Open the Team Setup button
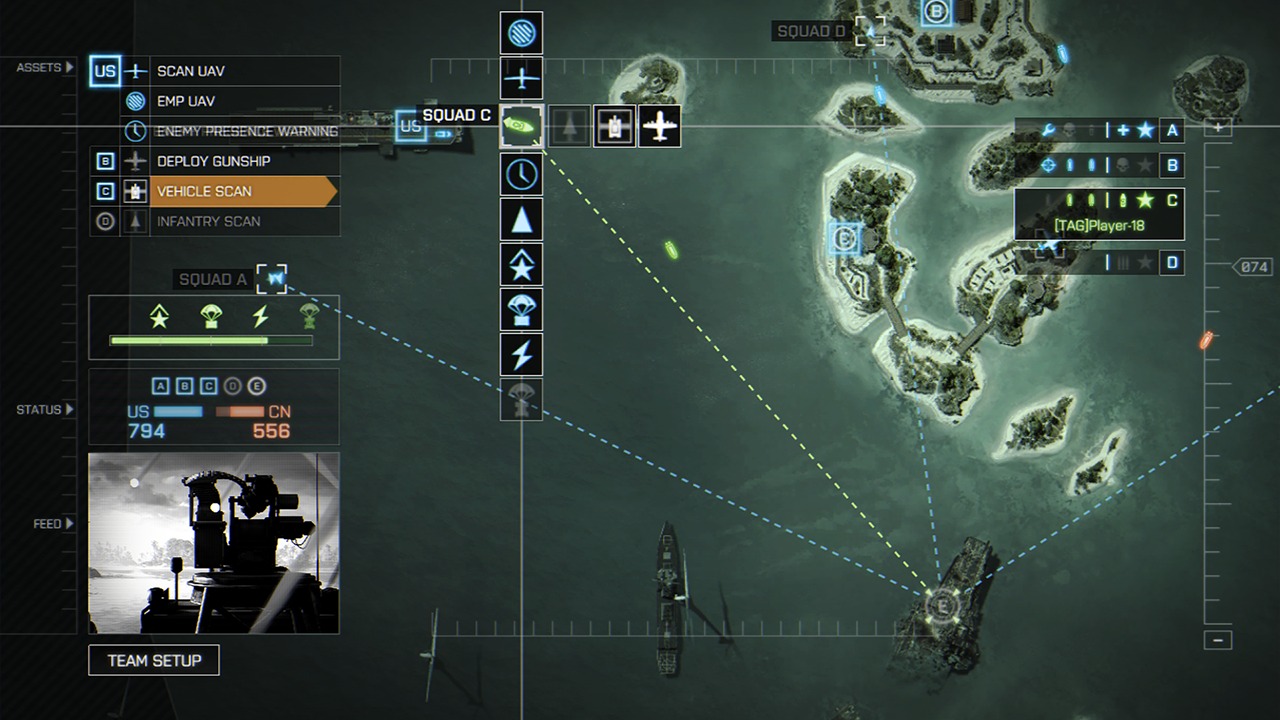 point(154,660)
